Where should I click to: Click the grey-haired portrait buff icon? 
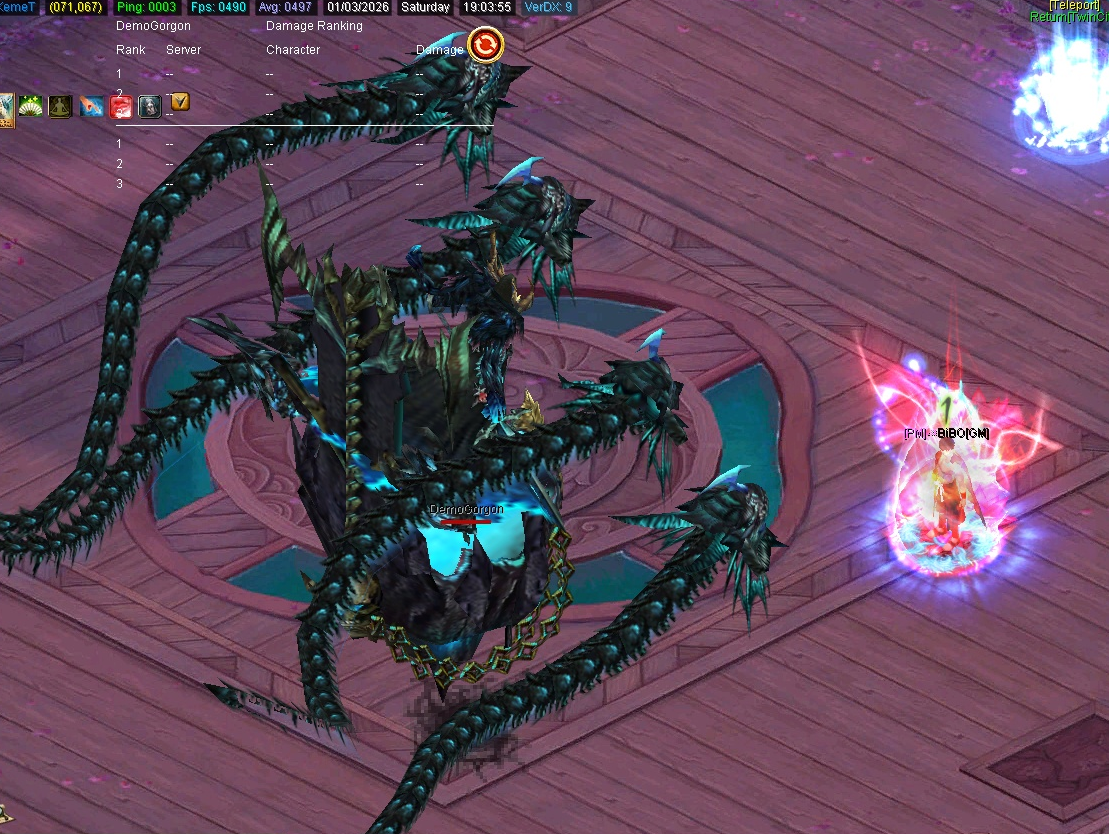click(149, 106)
